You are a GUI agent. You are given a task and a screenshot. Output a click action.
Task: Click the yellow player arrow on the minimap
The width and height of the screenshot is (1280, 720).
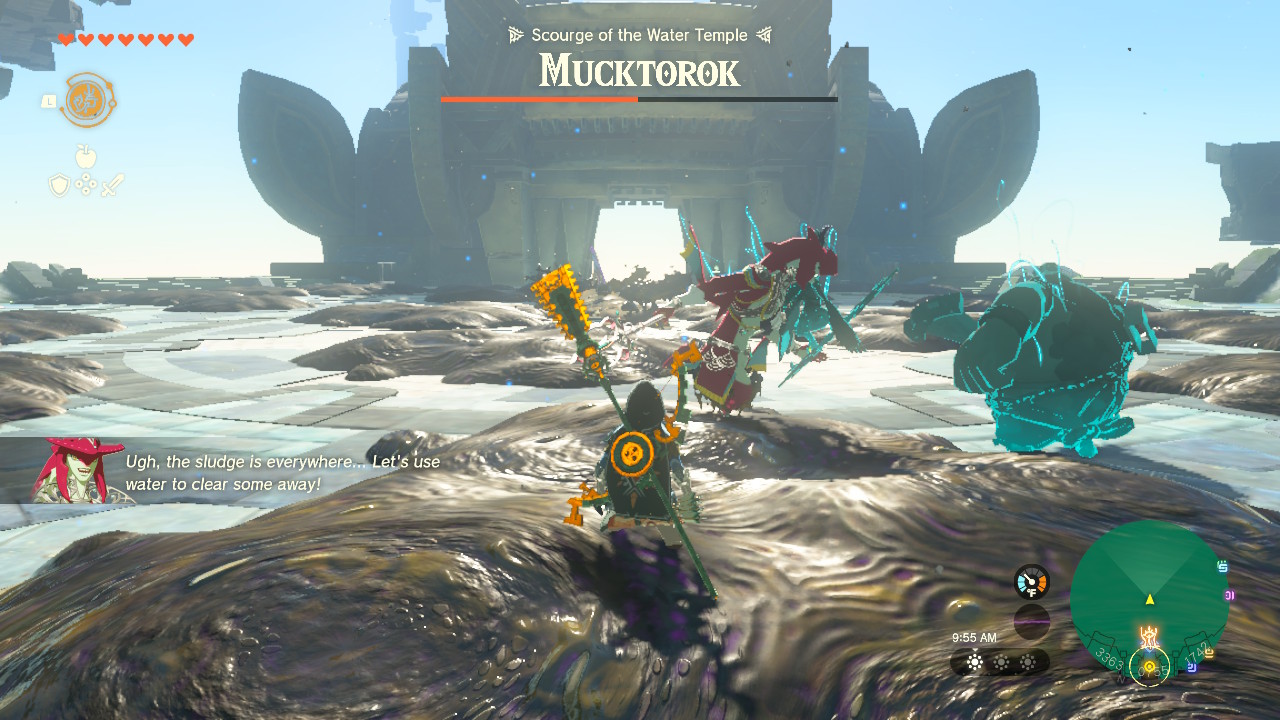(x=1150, y=600)
